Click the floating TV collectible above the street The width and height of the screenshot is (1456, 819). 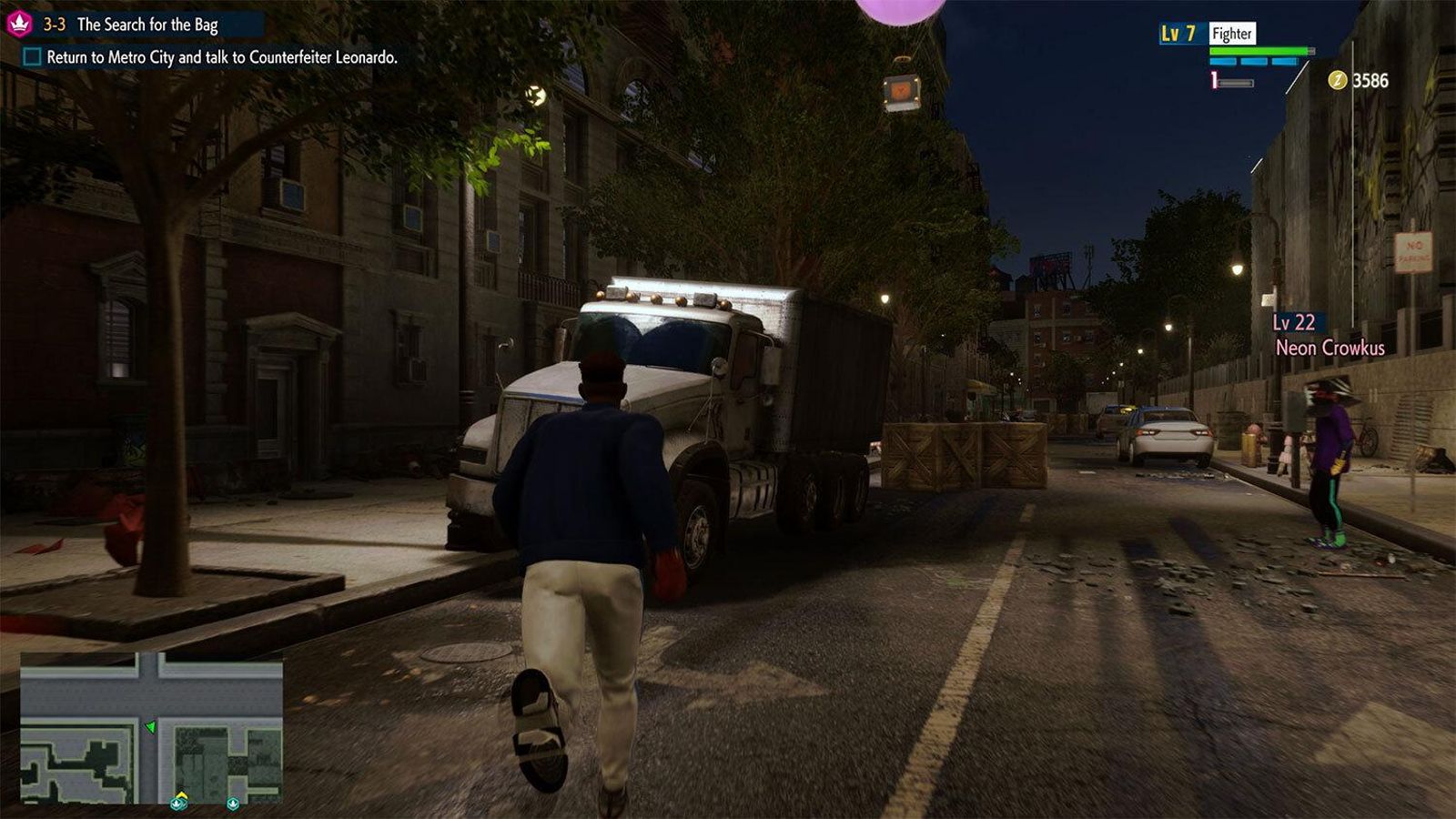[x=903, y=90]
